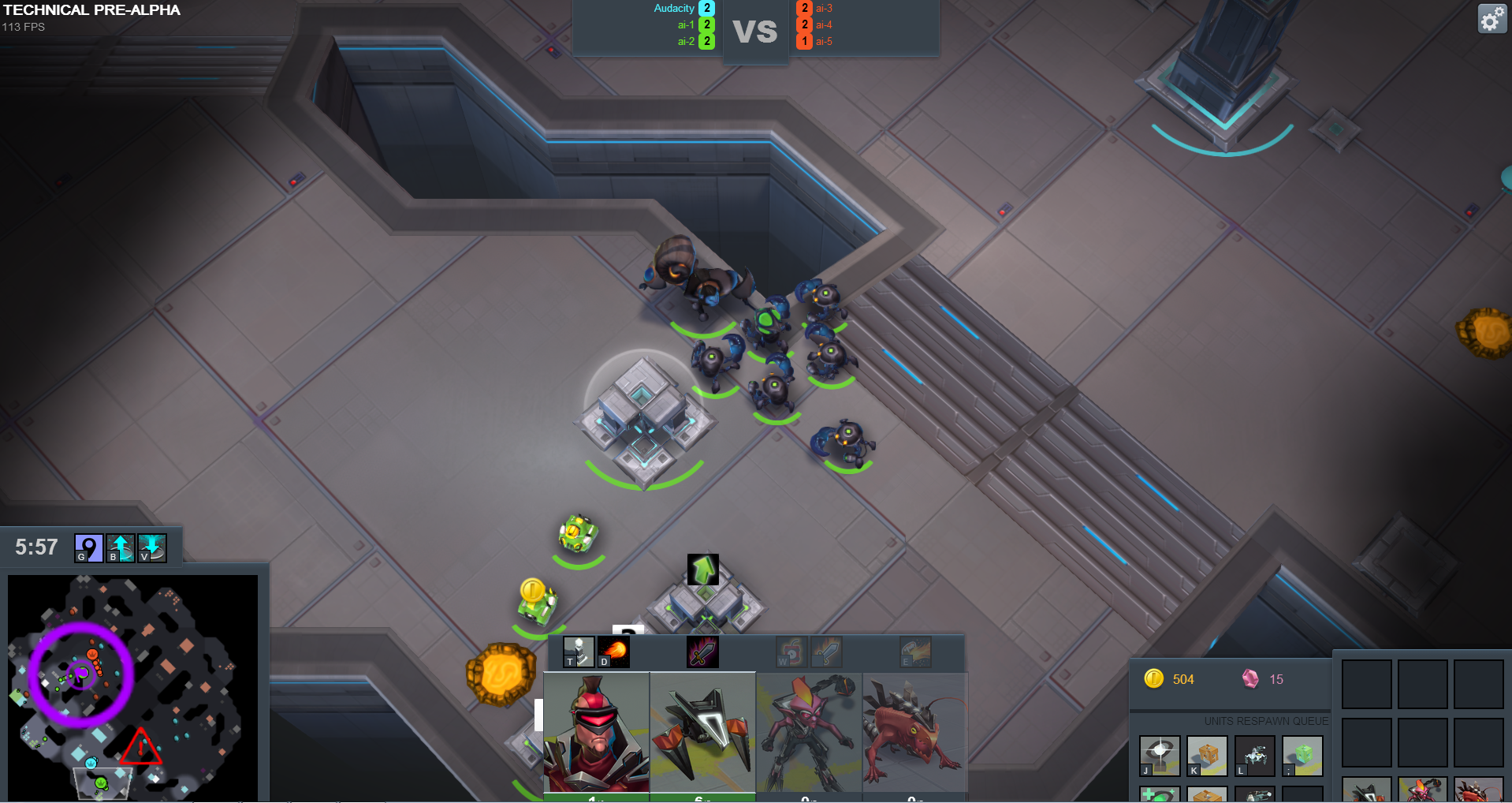
Task: Click the green upgrade arrow icon
Action: pos(703,569)
